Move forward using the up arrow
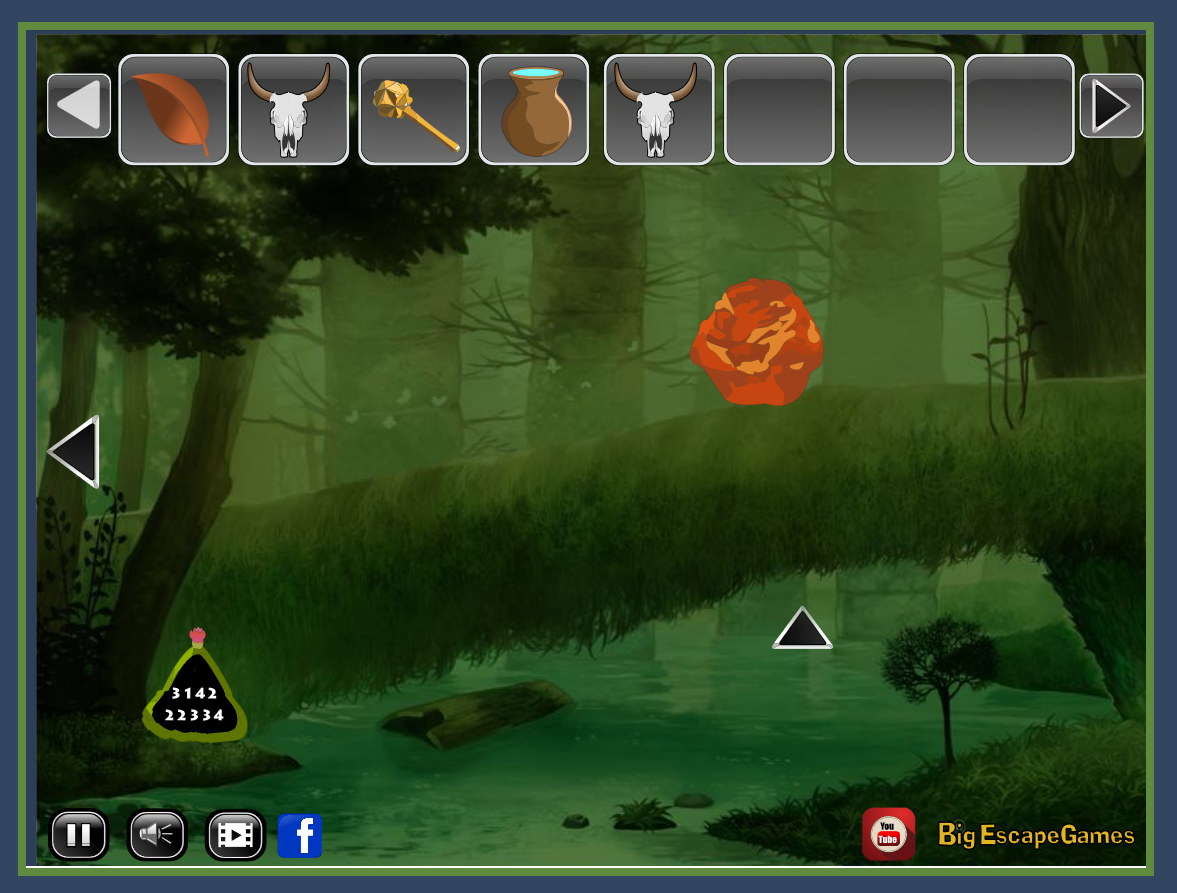 [x=802, y=629]
